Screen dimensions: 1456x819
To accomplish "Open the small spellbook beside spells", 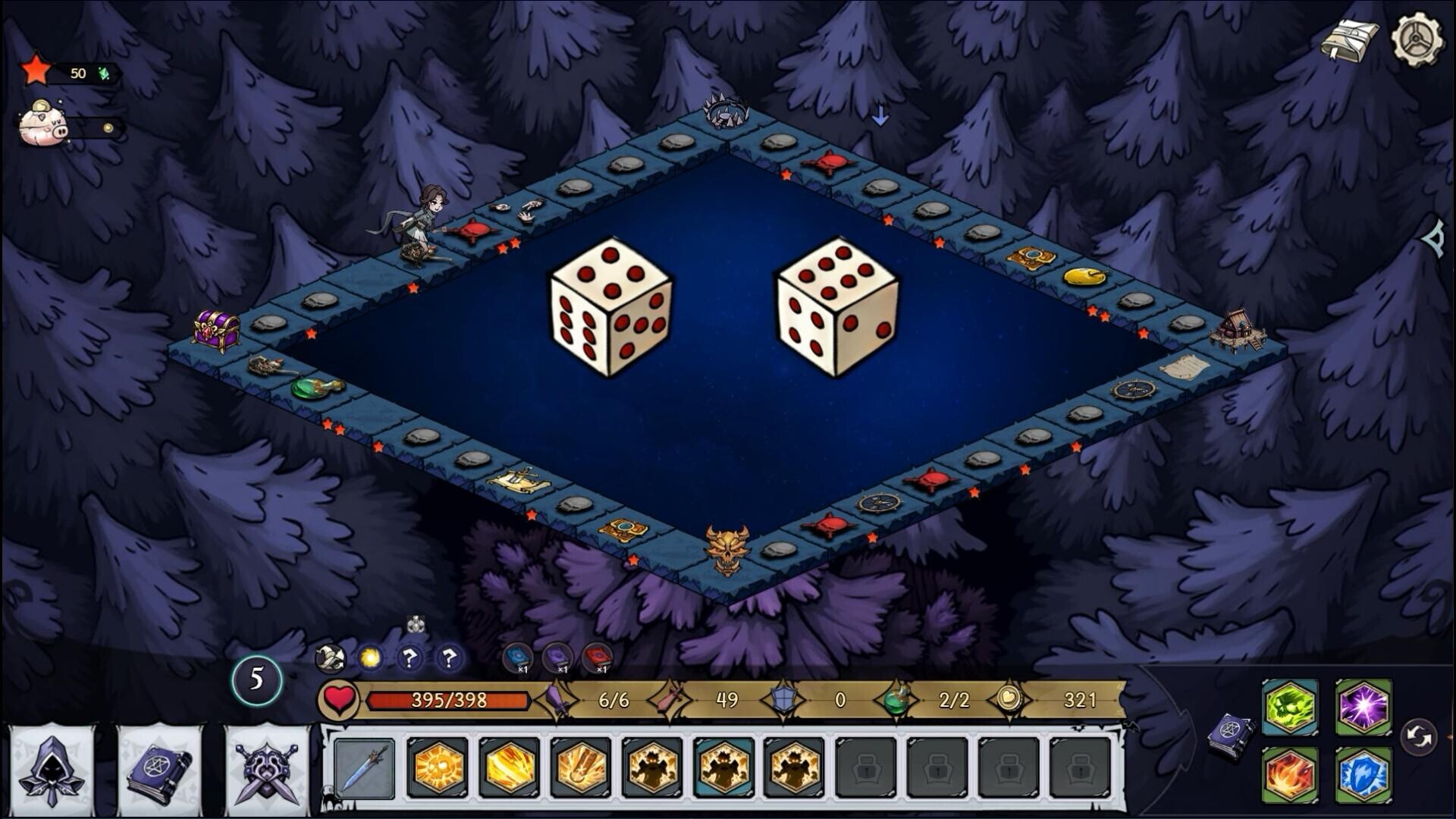I will [x=1232, y=736].
